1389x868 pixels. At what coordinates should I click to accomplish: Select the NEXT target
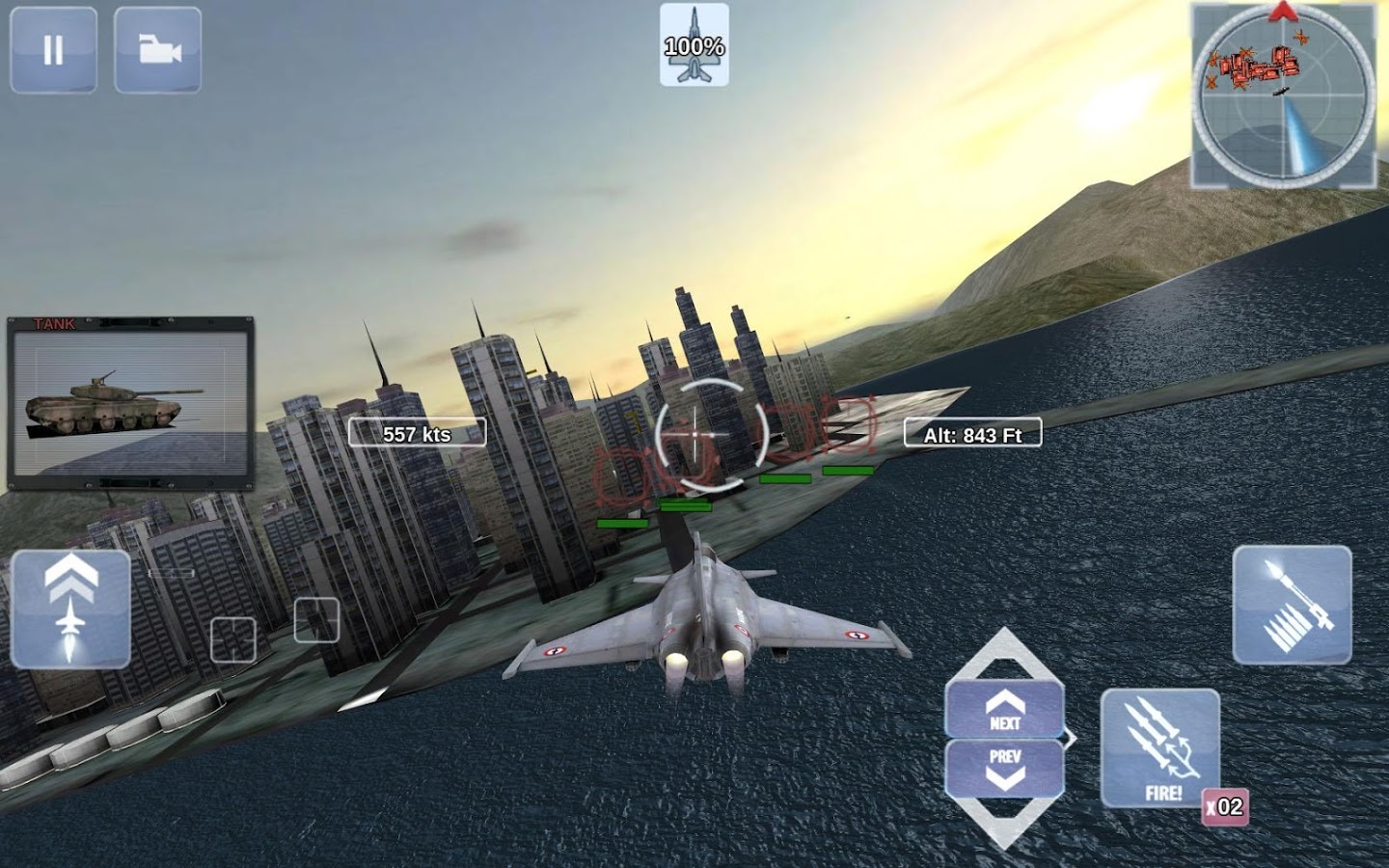coord(1004,710)
